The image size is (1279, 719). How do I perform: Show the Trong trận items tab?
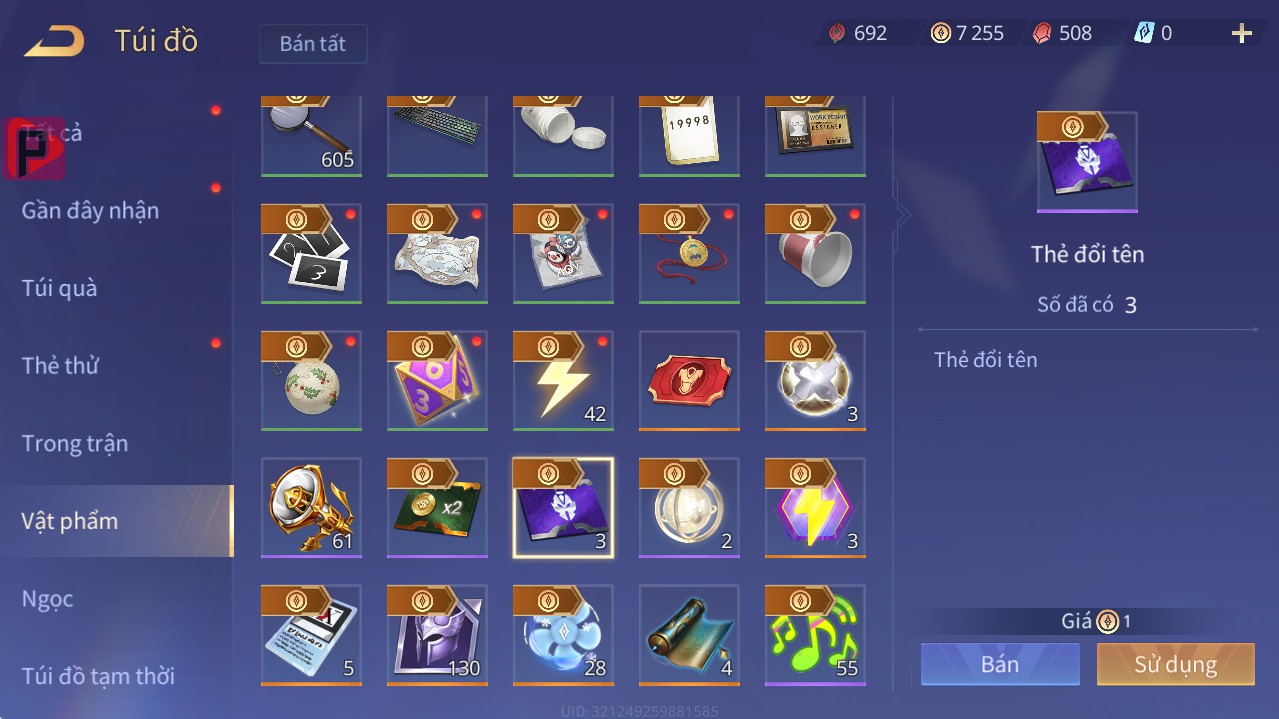click(x=75, y=444)
